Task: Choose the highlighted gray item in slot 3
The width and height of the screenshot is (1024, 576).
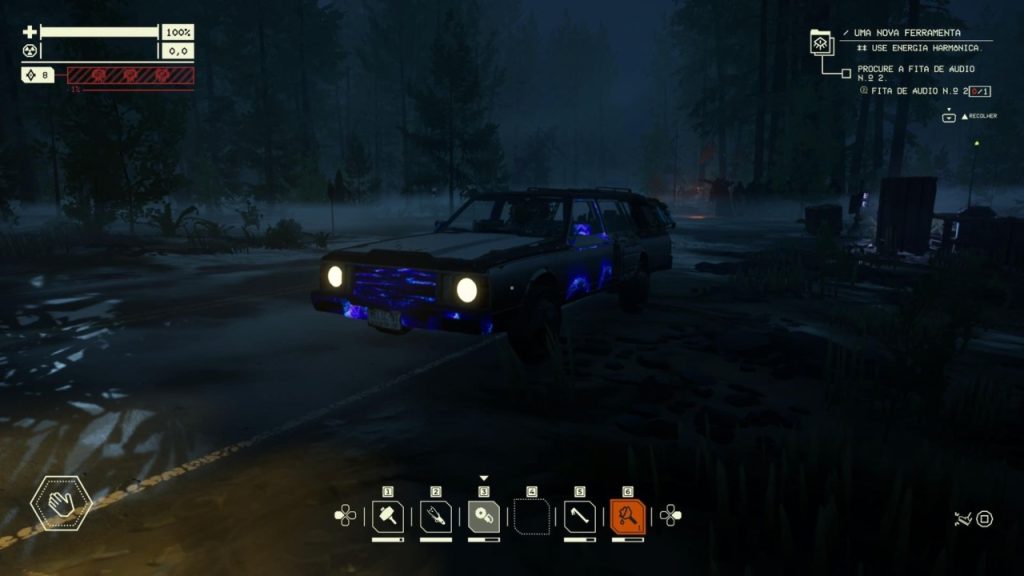Action: click(484, 516)
